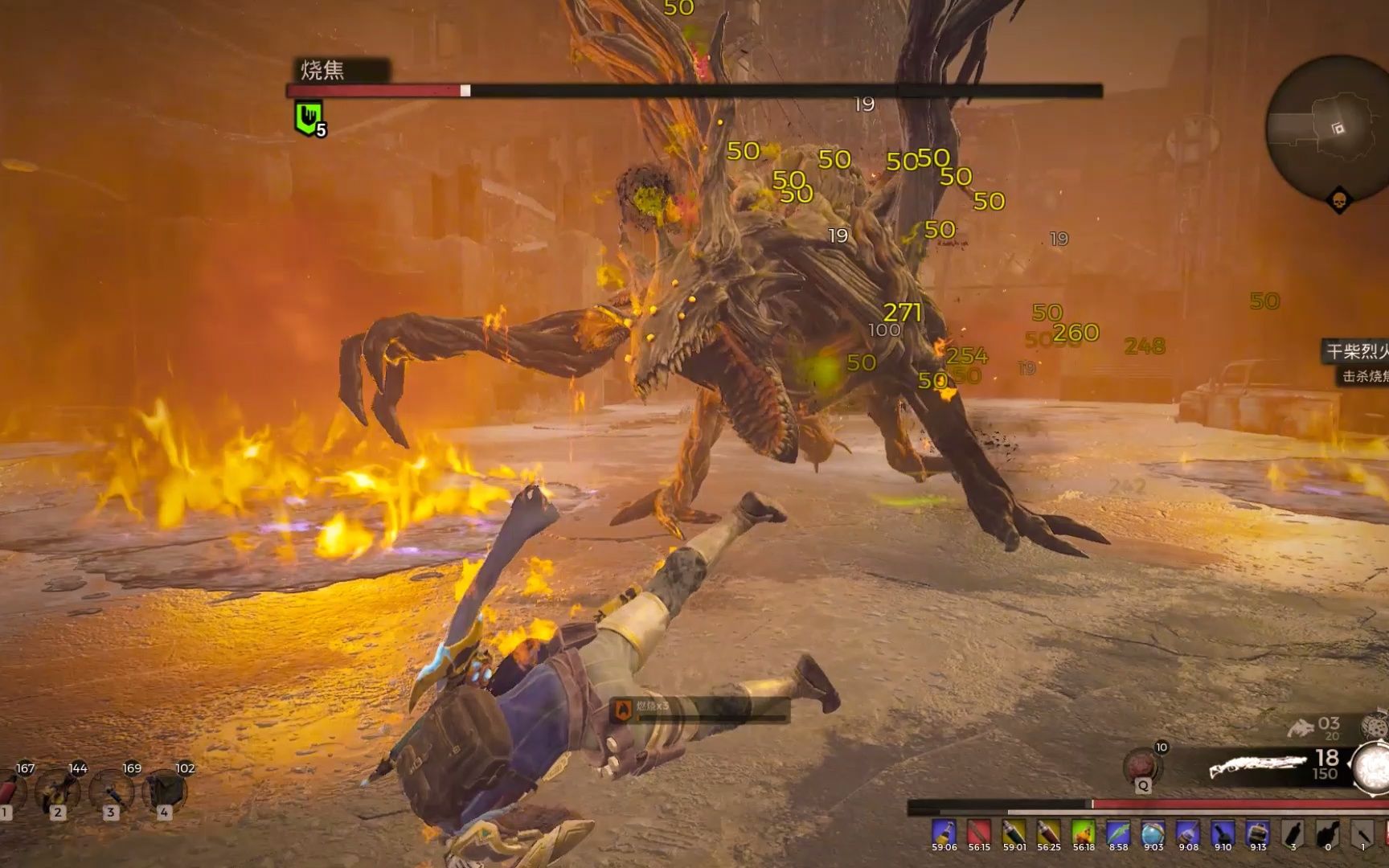
Task: Click the yellow vial buff timed 56:25
Action: pos(1049,833)
